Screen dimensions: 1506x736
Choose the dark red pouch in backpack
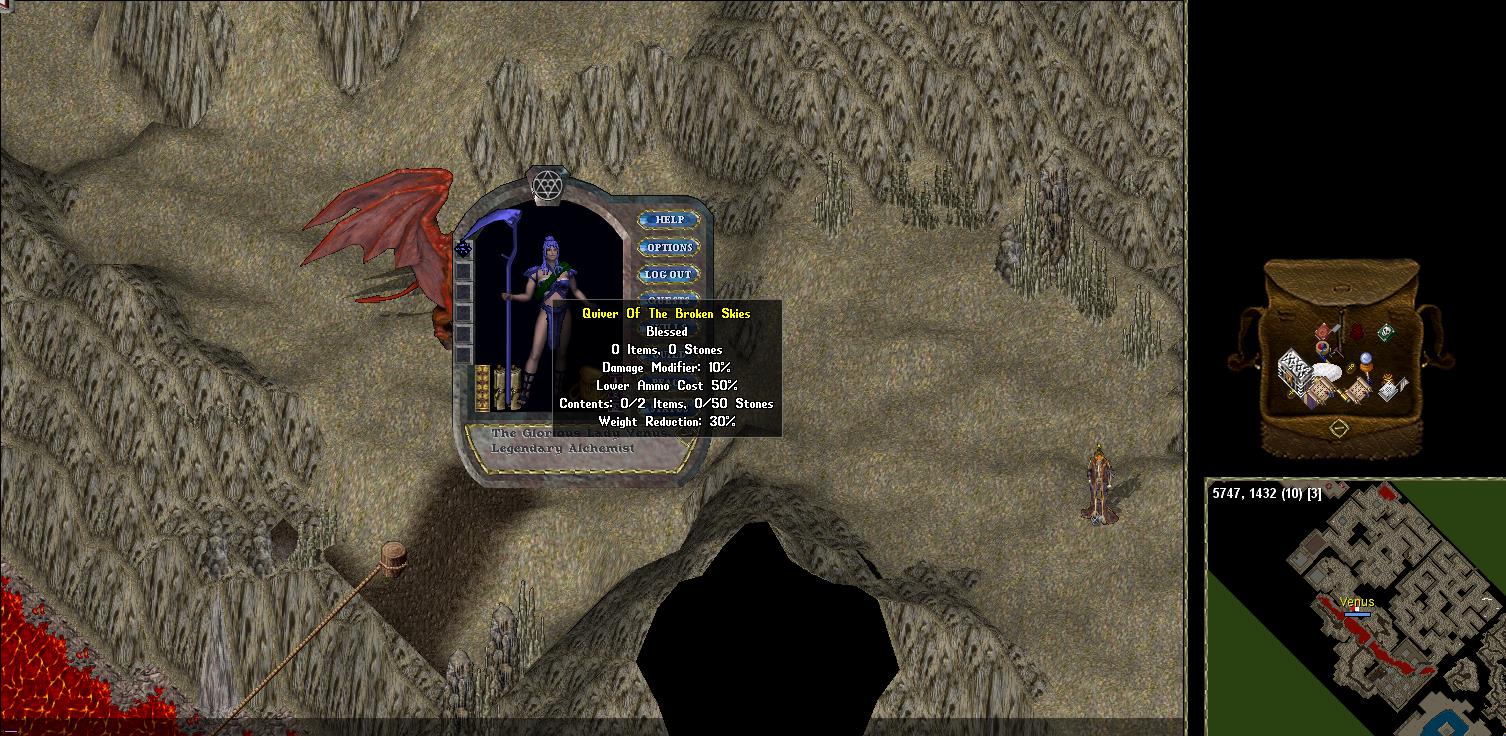pos(1357,332)
